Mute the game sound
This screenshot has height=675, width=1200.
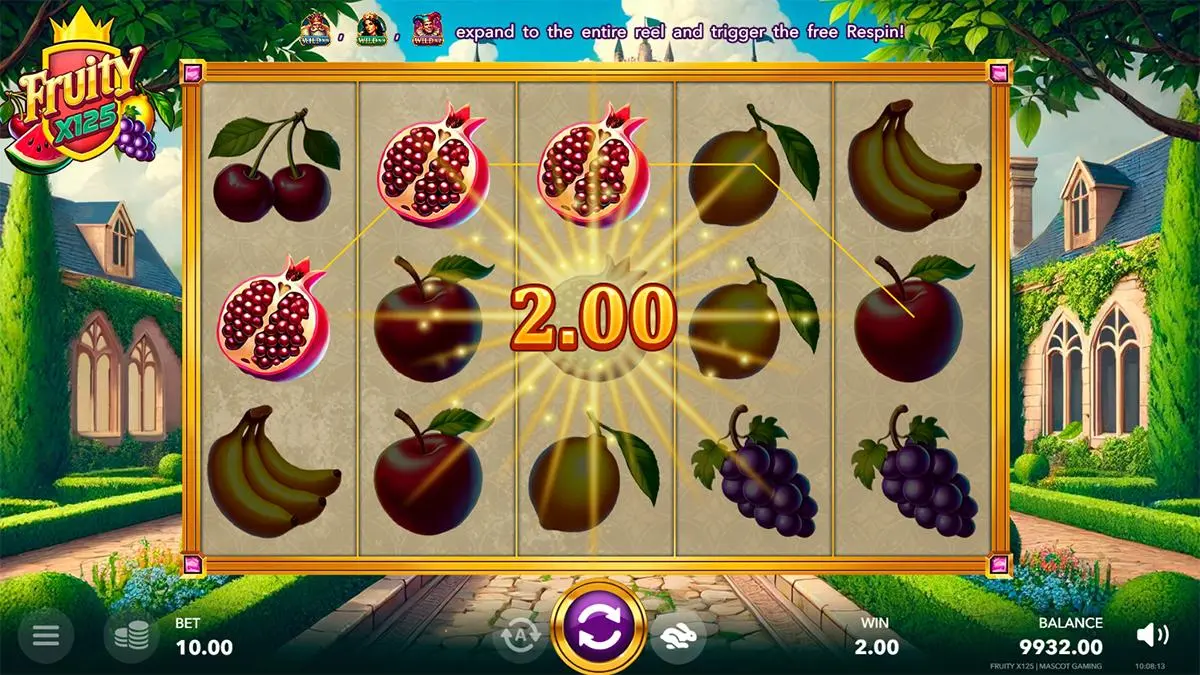[x=1153, y=634]
